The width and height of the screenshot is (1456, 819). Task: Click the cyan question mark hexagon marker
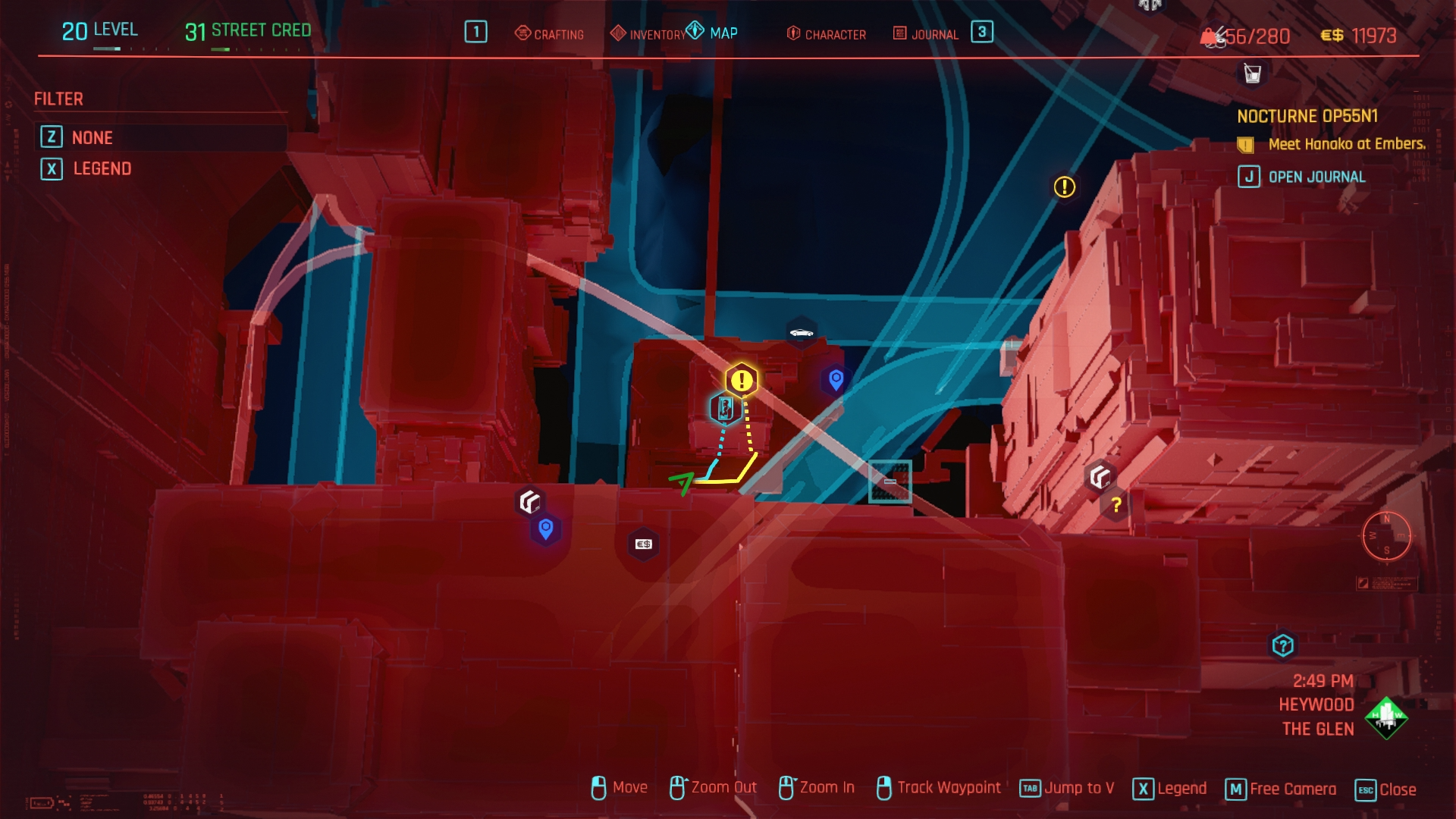pyautogui.click(x=1282, y=646)
